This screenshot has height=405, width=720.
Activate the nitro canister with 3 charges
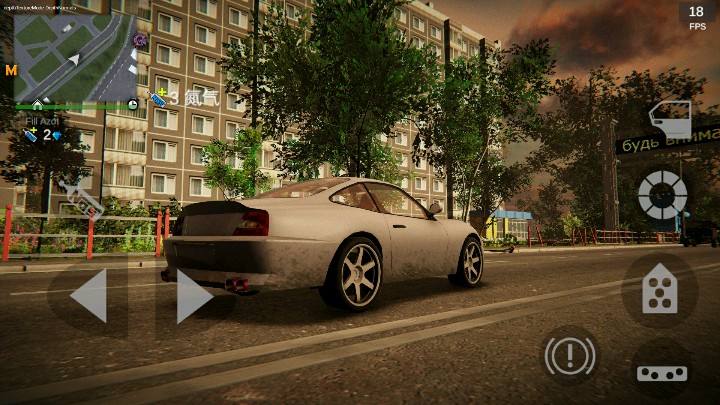point(158,97)
